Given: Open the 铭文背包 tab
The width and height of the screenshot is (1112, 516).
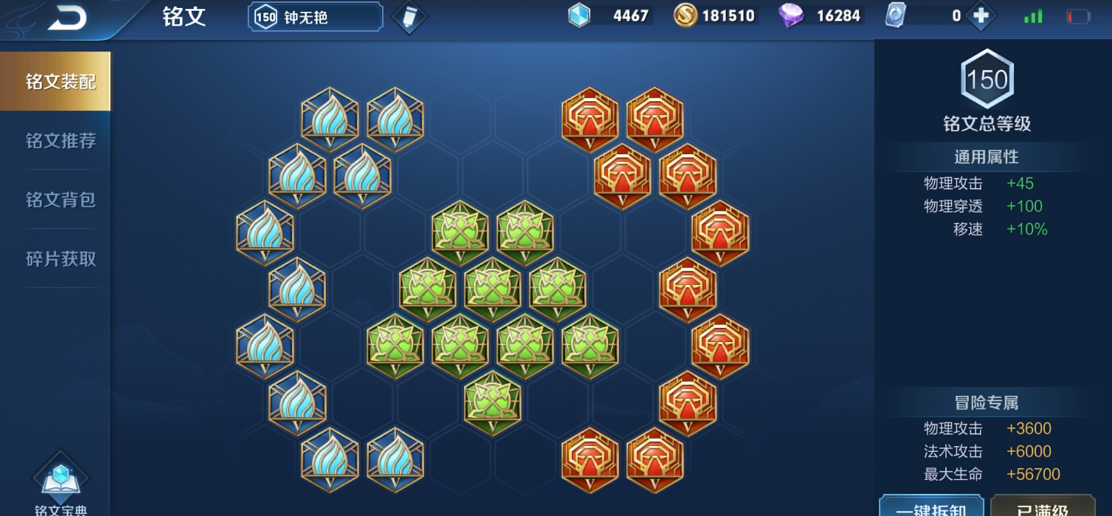Looking at the screenshot, I should 60,200.
